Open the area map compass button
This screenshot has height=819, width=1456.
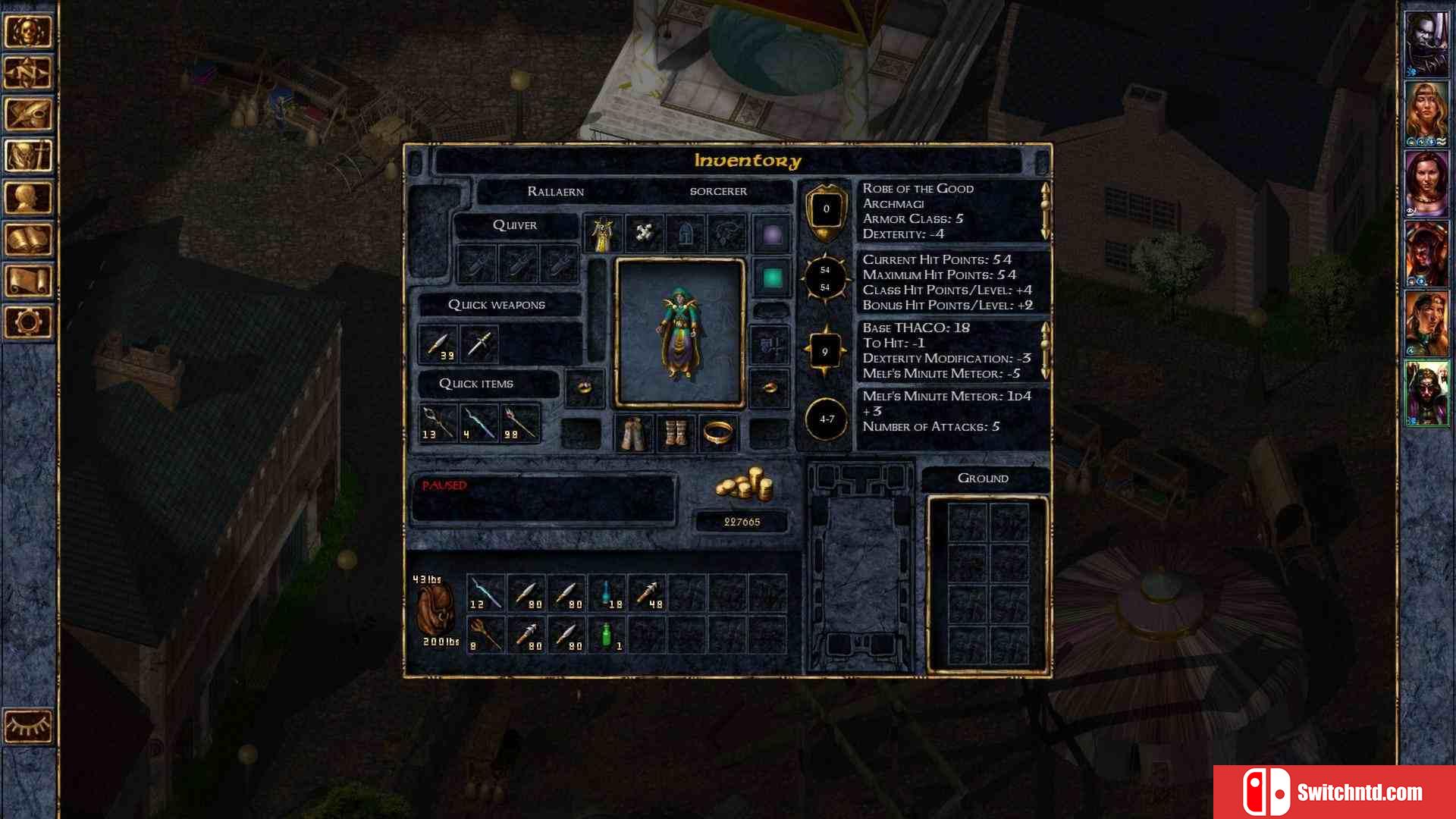[x=29, y=73]
